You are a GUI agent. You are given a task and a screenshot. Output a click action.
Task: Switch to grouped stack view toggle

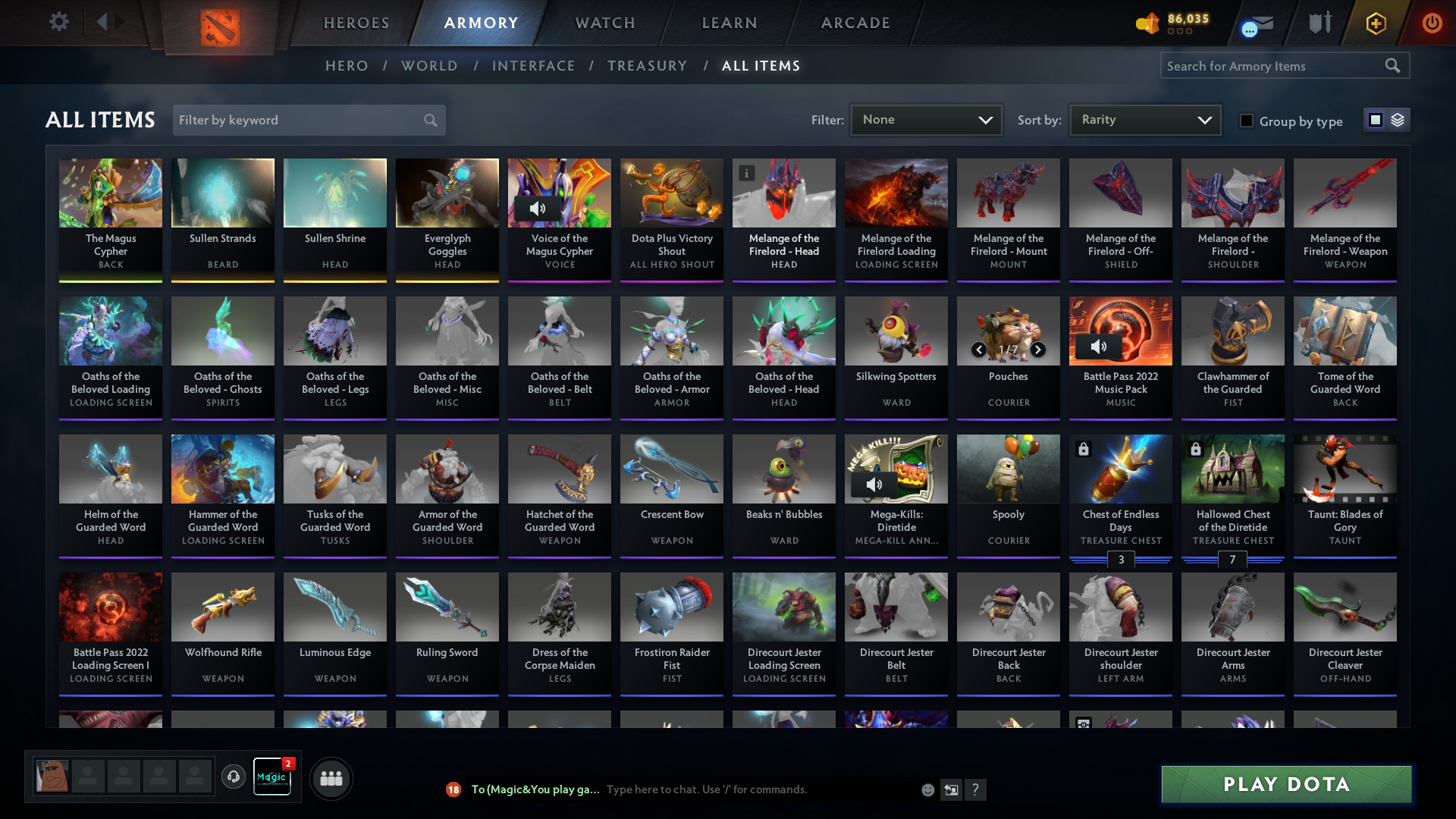pos(1399,120)
